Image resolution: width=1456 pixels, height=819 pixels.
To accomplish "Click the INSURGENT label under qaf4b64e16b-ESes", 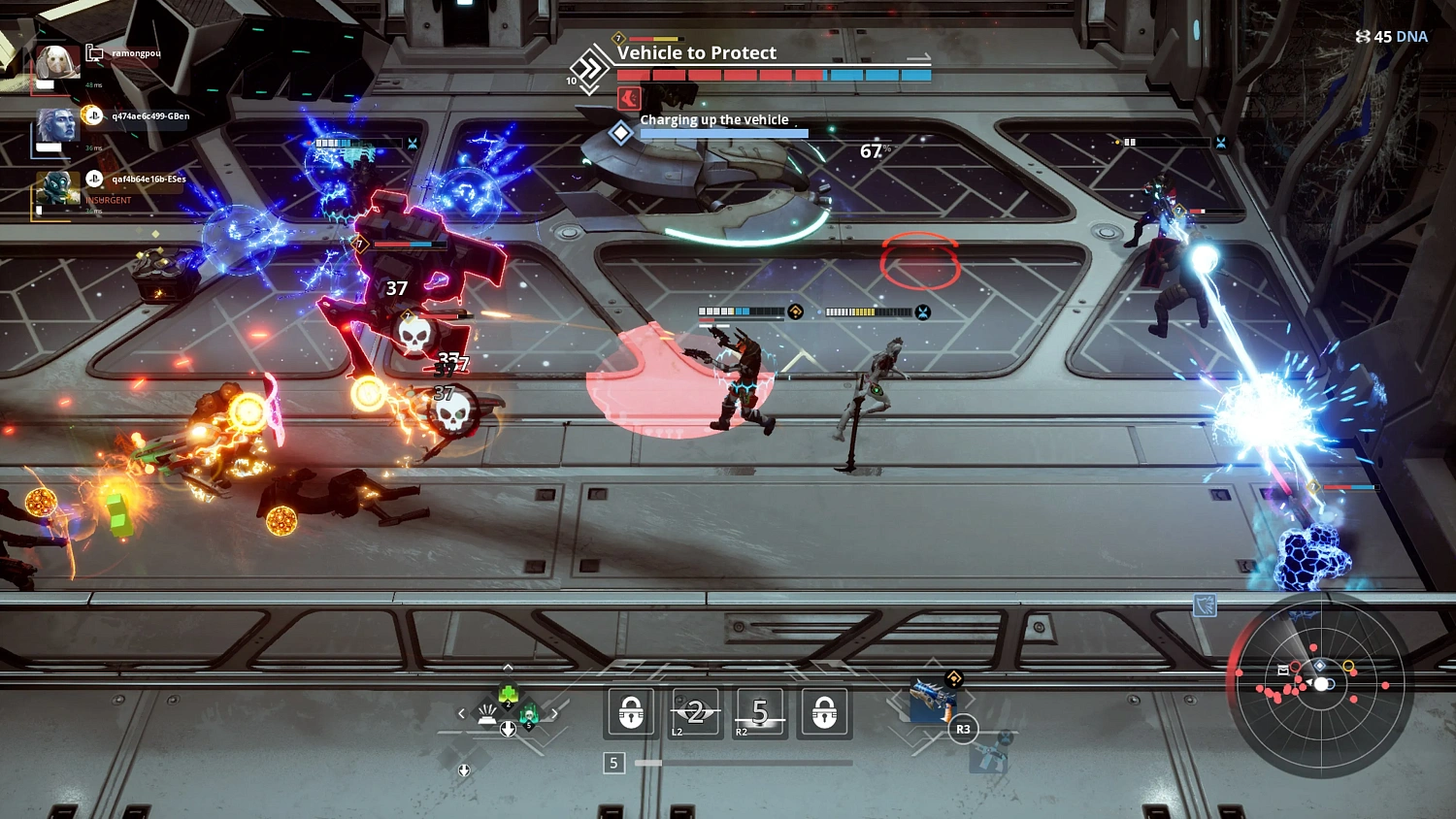I will [x=108, y=200].
